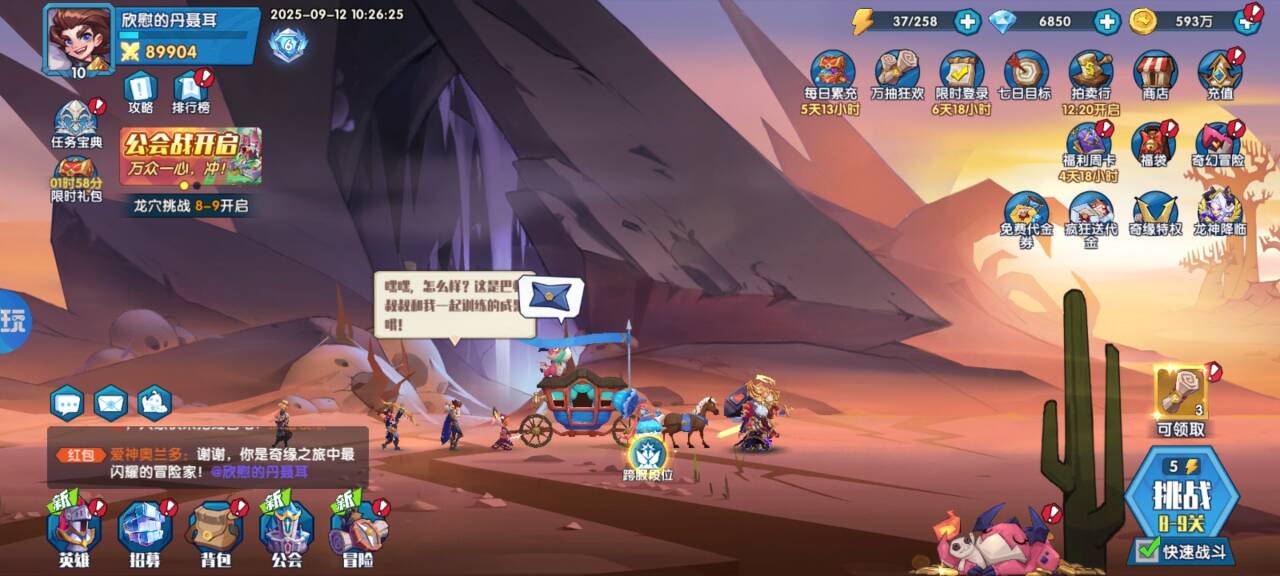Open the 任务宝典 quest book
The height and width of the screenshot is (576, 1280).
[x=77, y=124]
